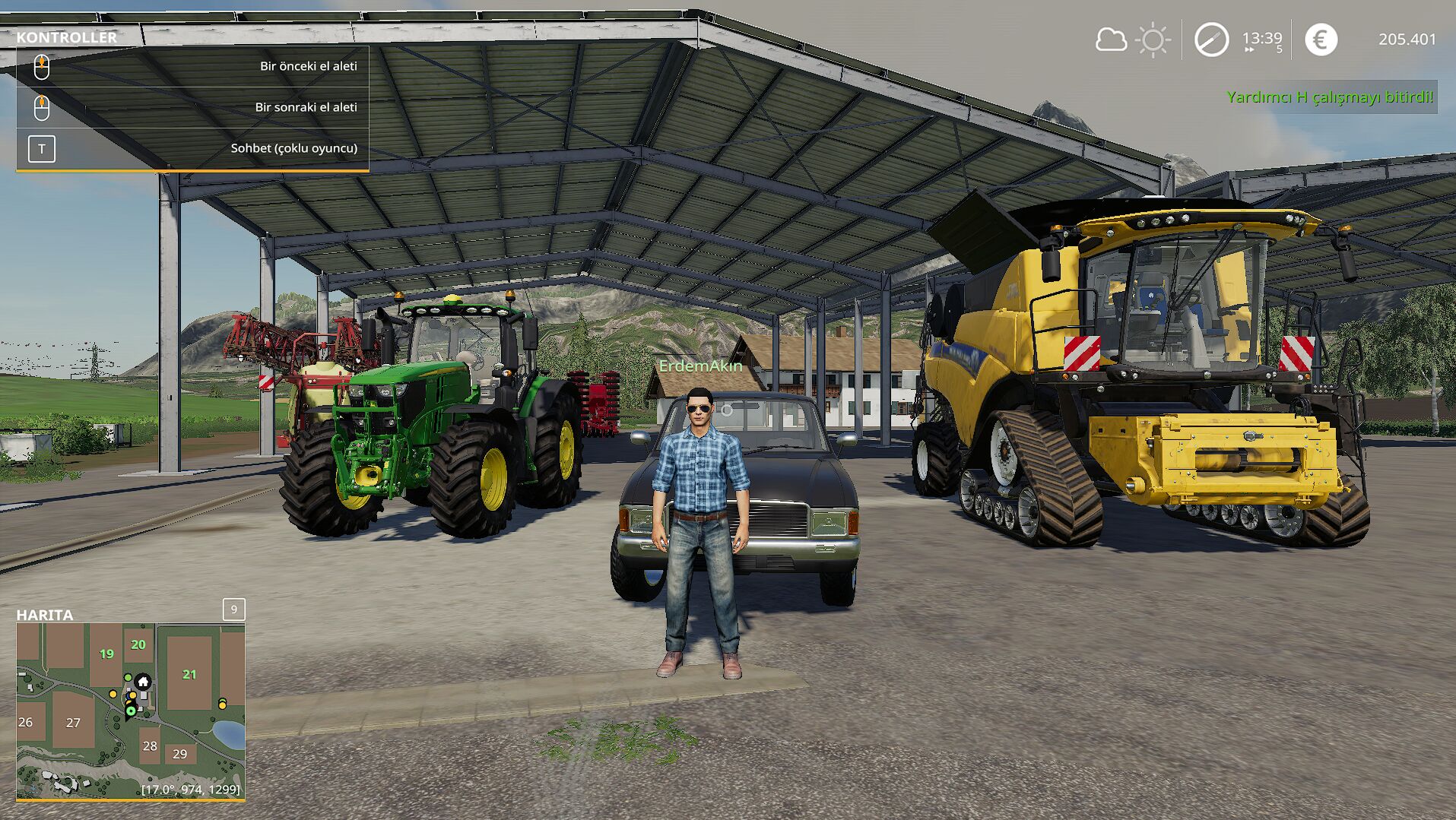The width and height of the screenshot is (1456, 820).
Task: Pick field 19 on the minimap
Action: 106,654
